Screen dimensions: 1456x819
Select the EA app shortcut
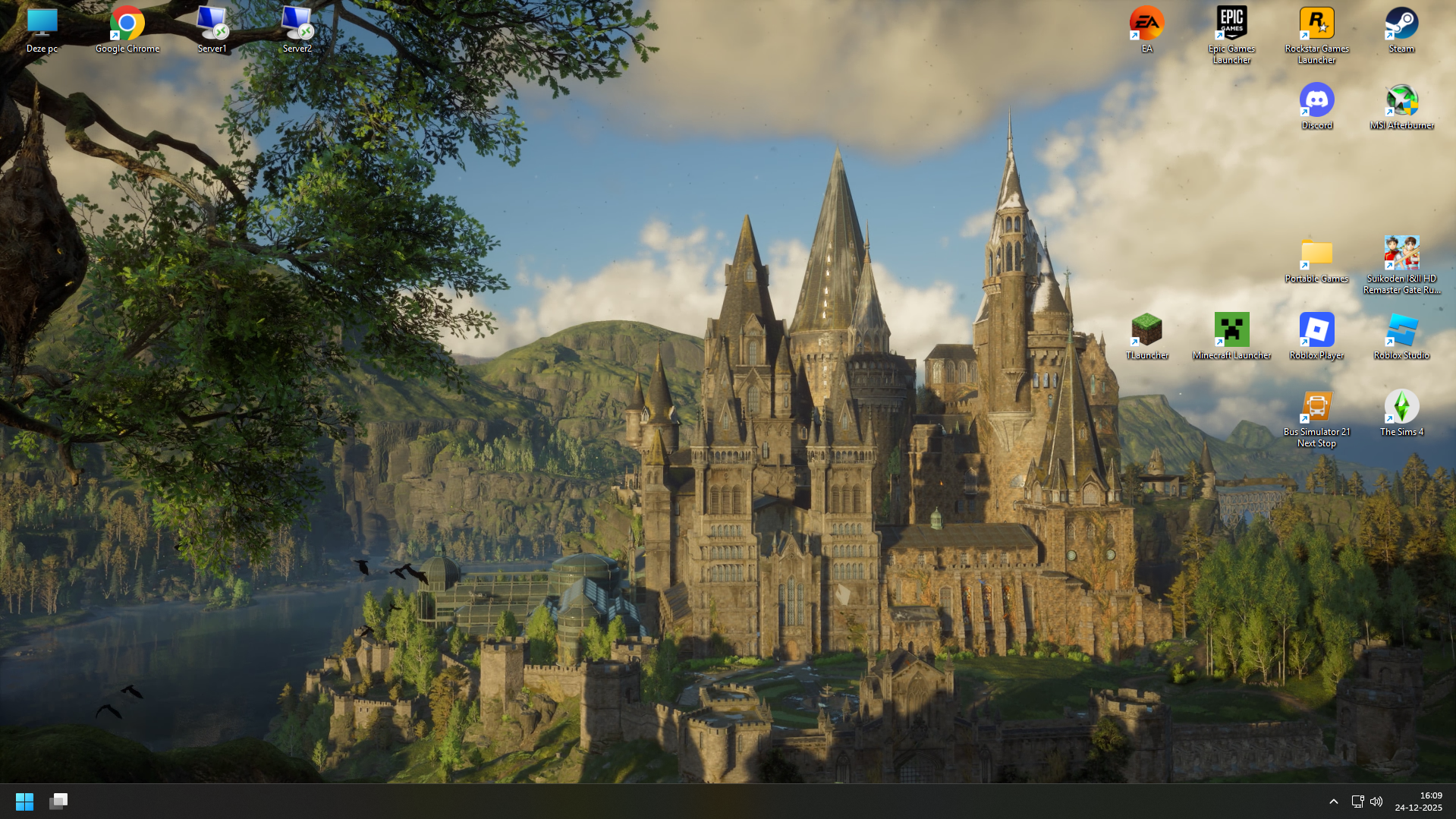tap(1146, 24)
